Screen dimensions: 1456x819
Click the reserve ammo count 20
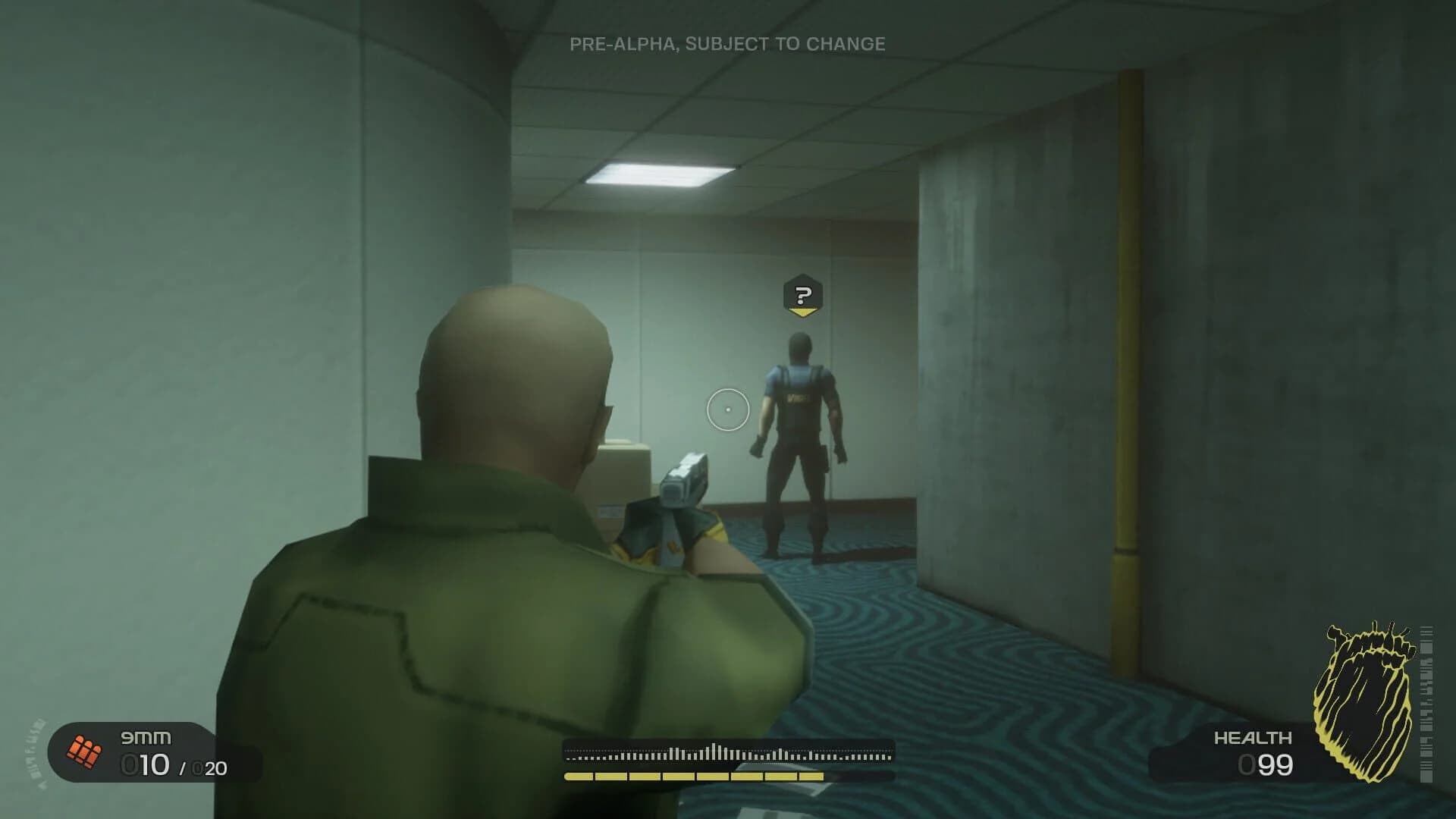coord(212,768)
